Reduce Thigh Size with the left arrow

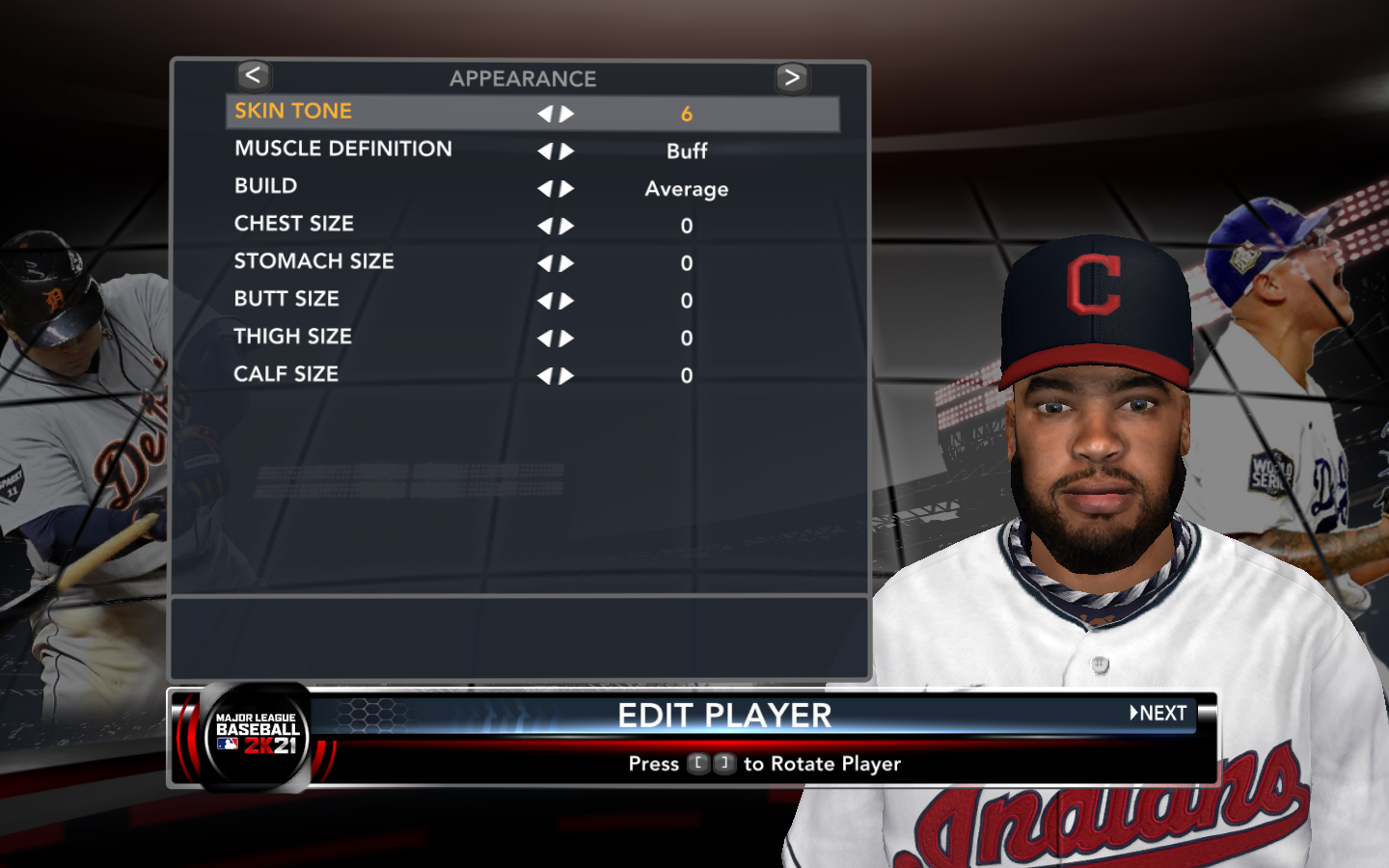(545, 339)
